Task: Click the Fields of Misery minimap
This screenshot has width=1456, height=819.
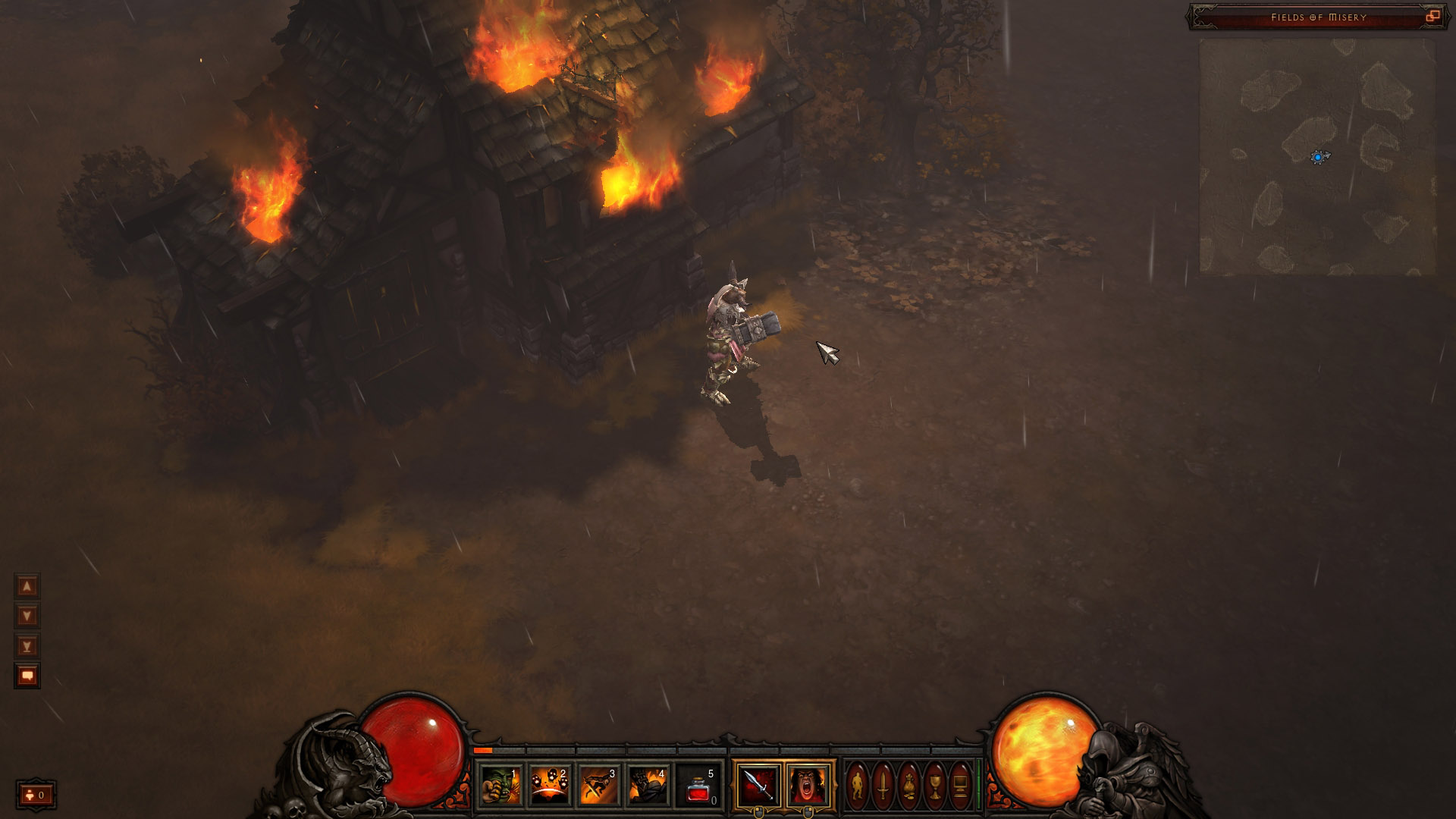Action: [x=1317, y=157]
